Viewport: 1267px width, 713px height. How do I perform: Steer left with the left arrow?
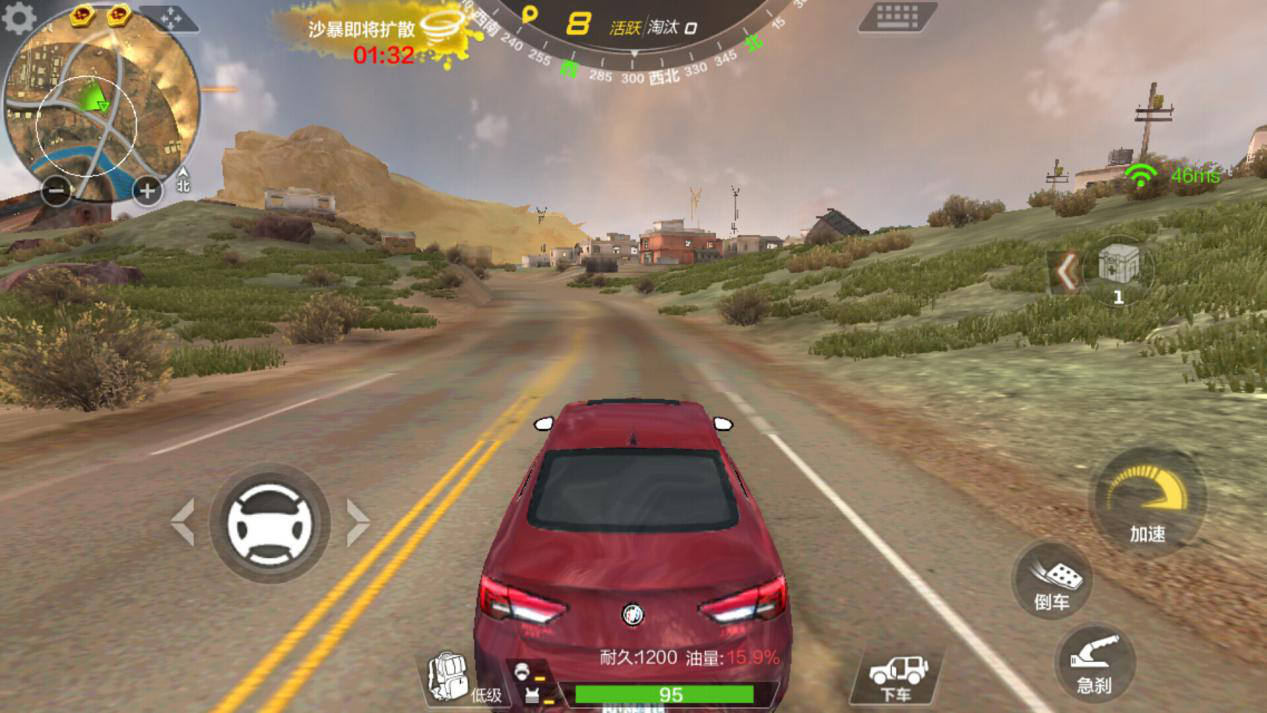[x=183, y=523]
